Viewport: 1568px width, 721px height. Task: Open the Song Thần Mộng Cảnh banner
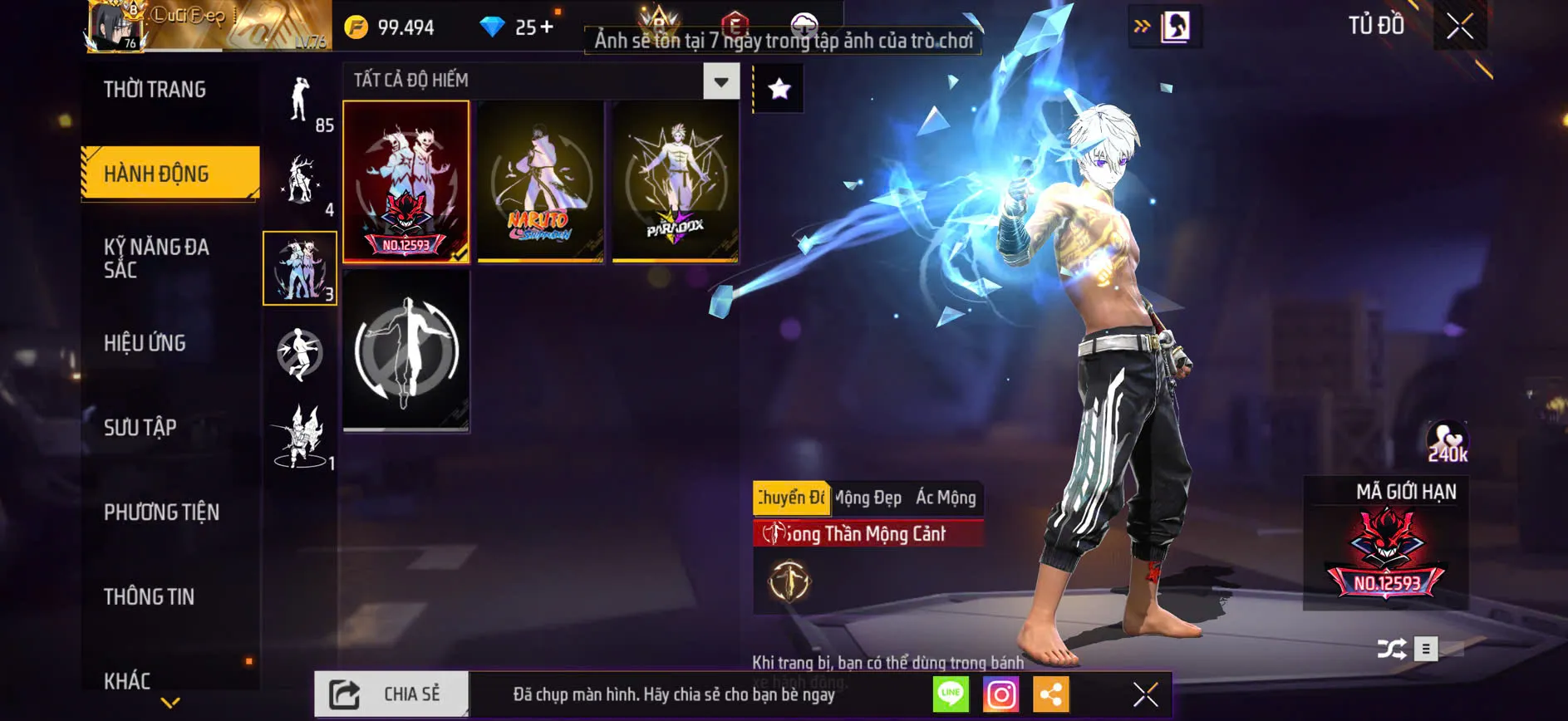tap(866, 534)
